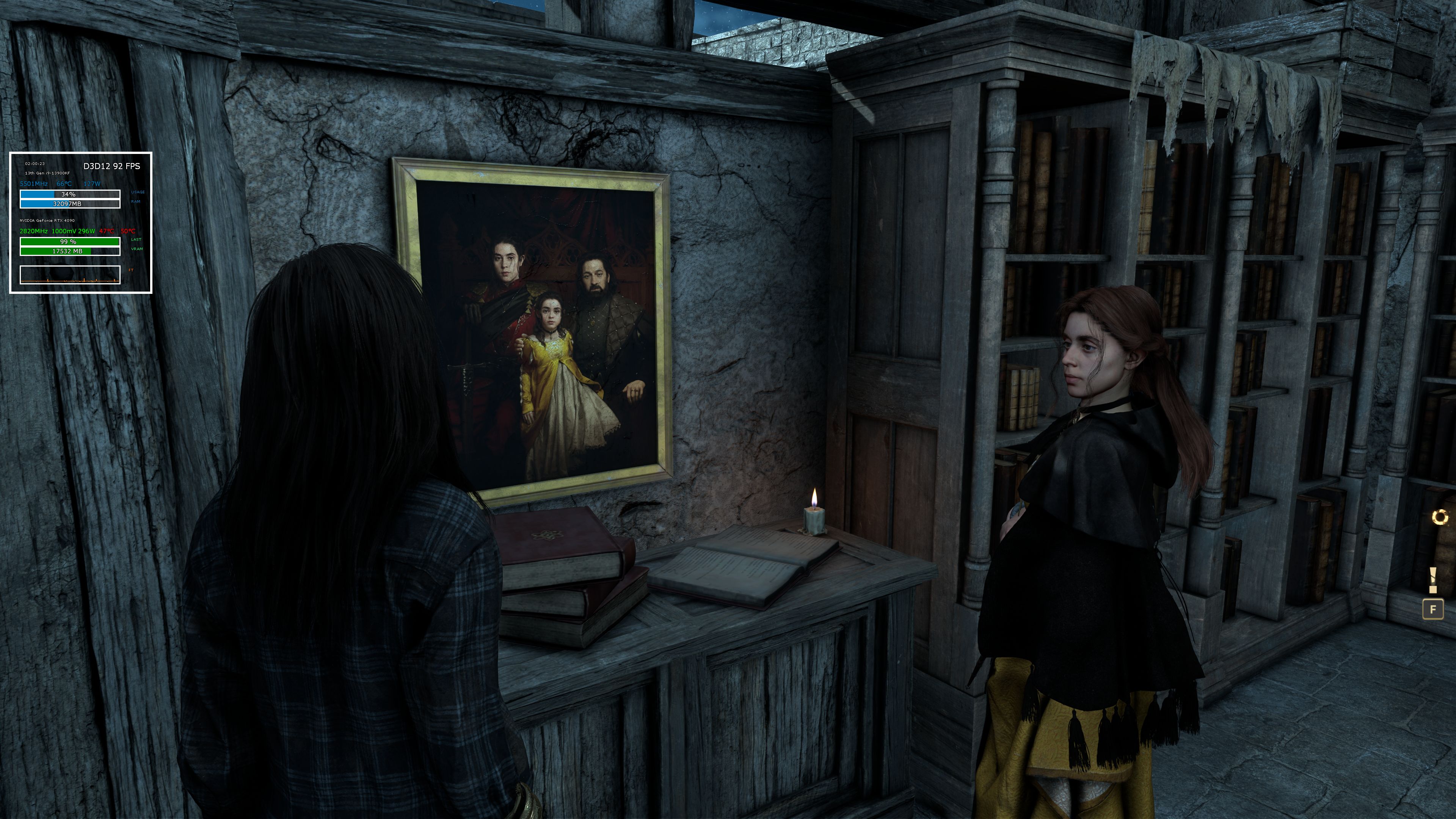This screenshot has height=819, width=1456.
Task: Click the NVIDIA GeForce RTX 4090 label
Action: pyautogui.click(x=47, y=221)
